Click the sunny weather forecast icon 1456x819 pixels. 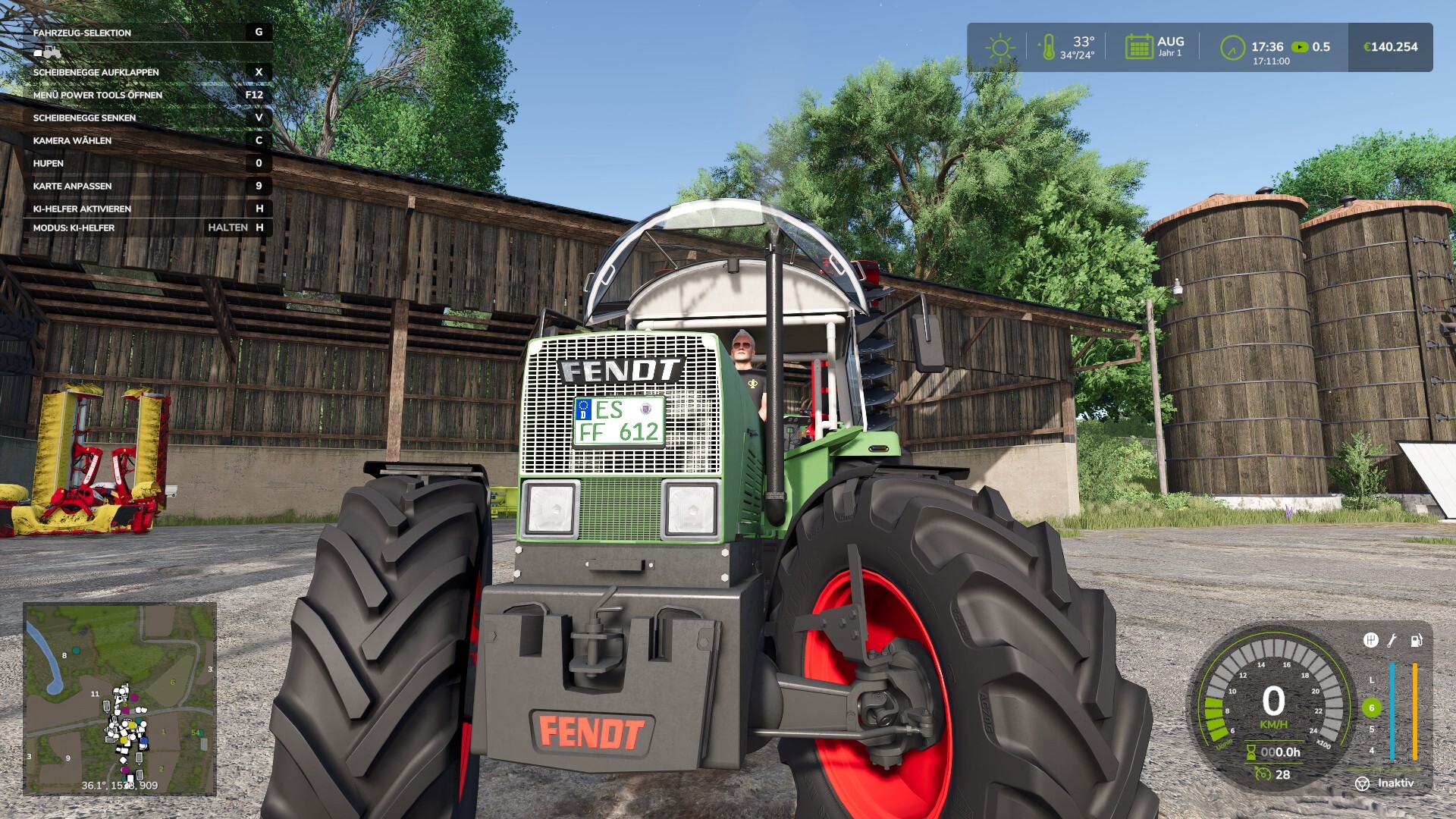pyautogui.click(x=999, y=48)
